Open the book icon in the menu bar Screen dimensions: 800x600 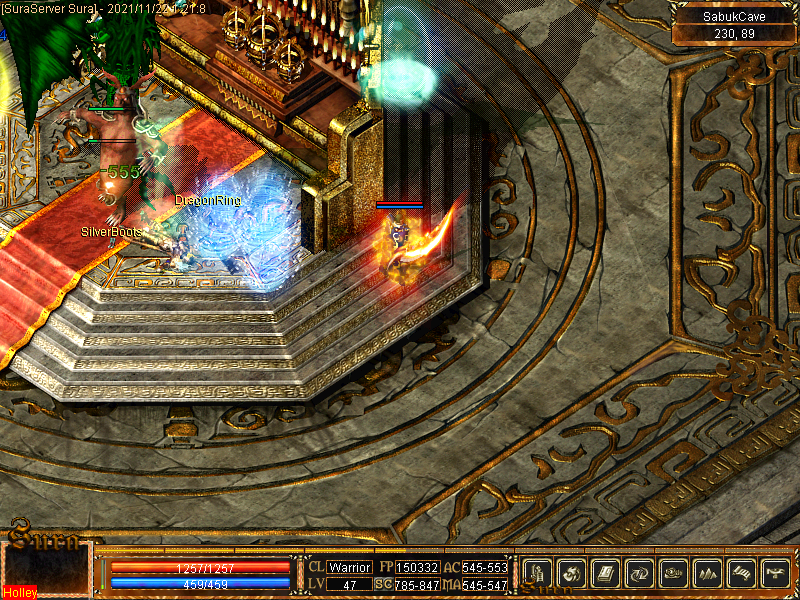coord(606,573)
